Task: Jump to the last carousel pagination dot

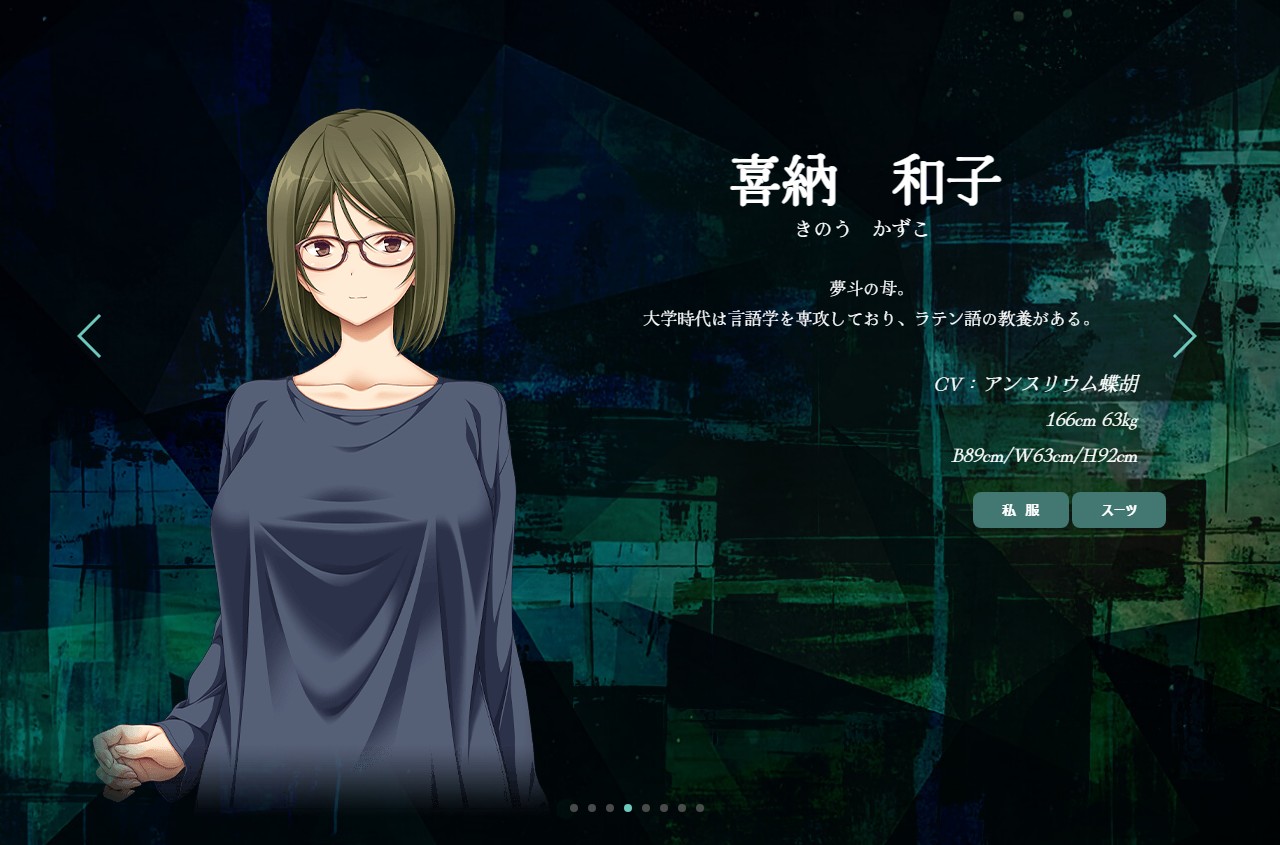Action: tap(700, 808)
